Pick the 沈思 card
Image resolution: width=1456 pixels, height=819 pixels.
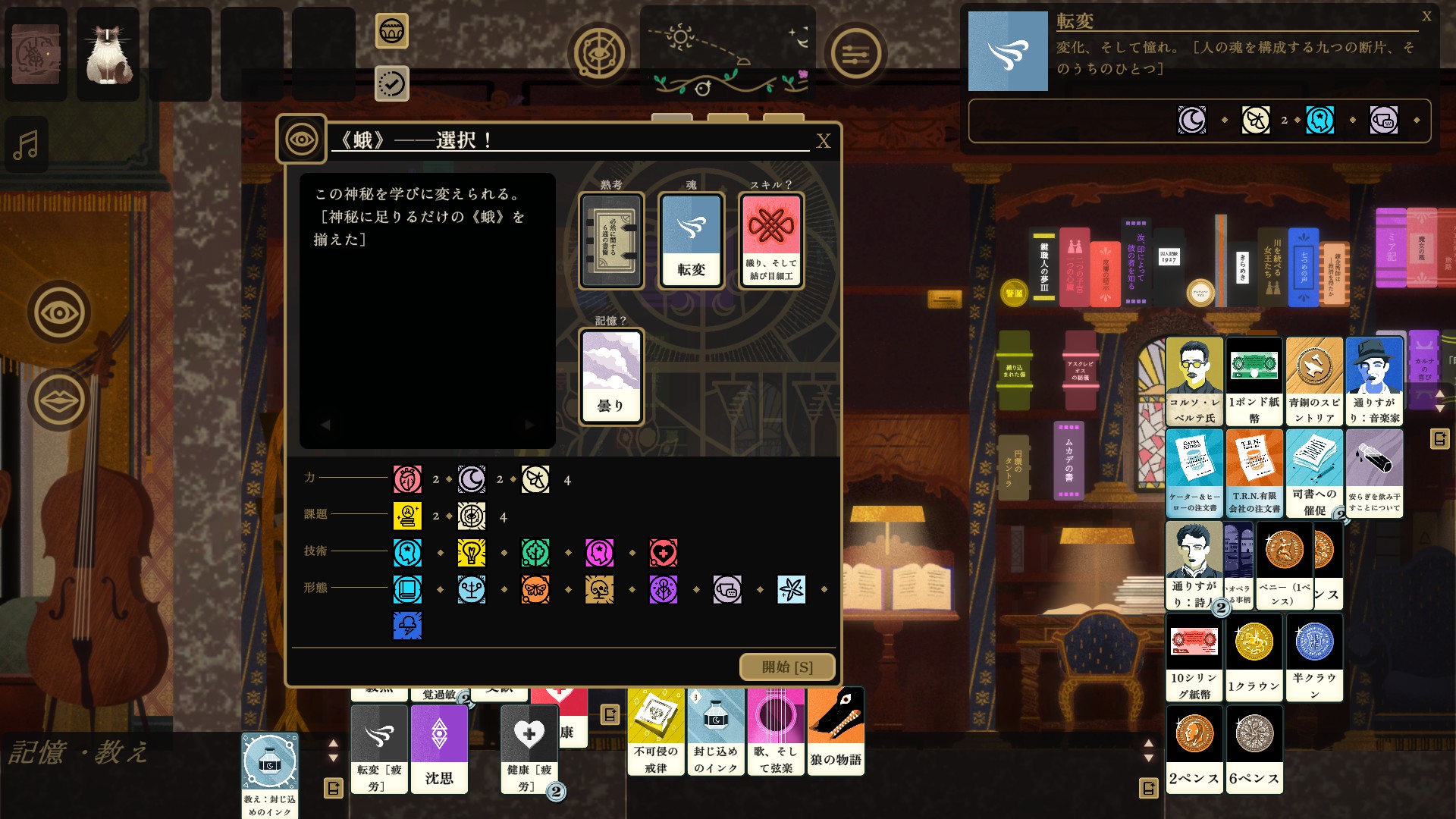(439, 749)
